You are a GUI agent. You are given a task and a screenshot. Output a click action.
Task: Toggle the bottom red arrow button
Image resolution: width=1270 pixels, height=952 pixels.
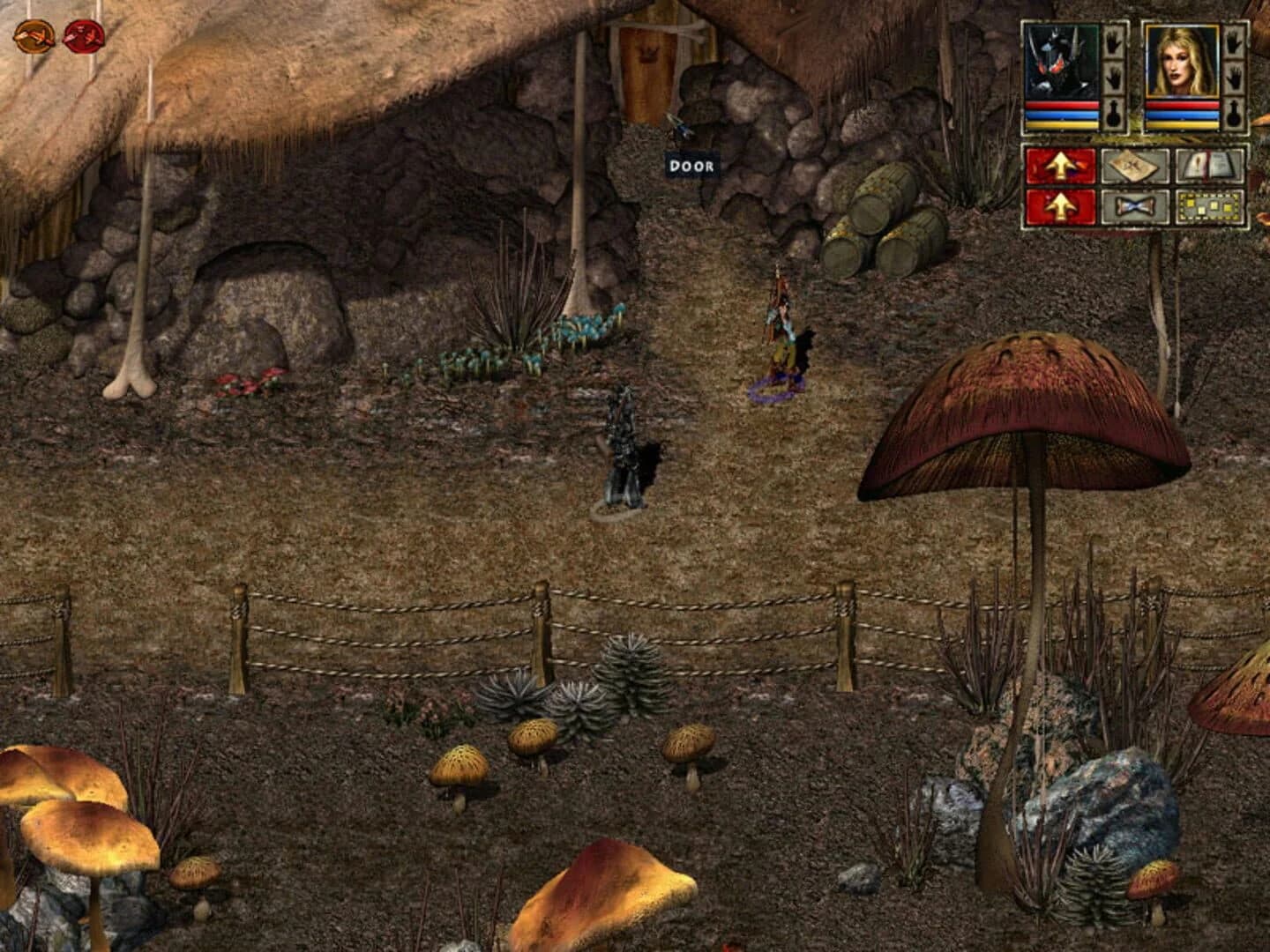[x=1061, y=207]
